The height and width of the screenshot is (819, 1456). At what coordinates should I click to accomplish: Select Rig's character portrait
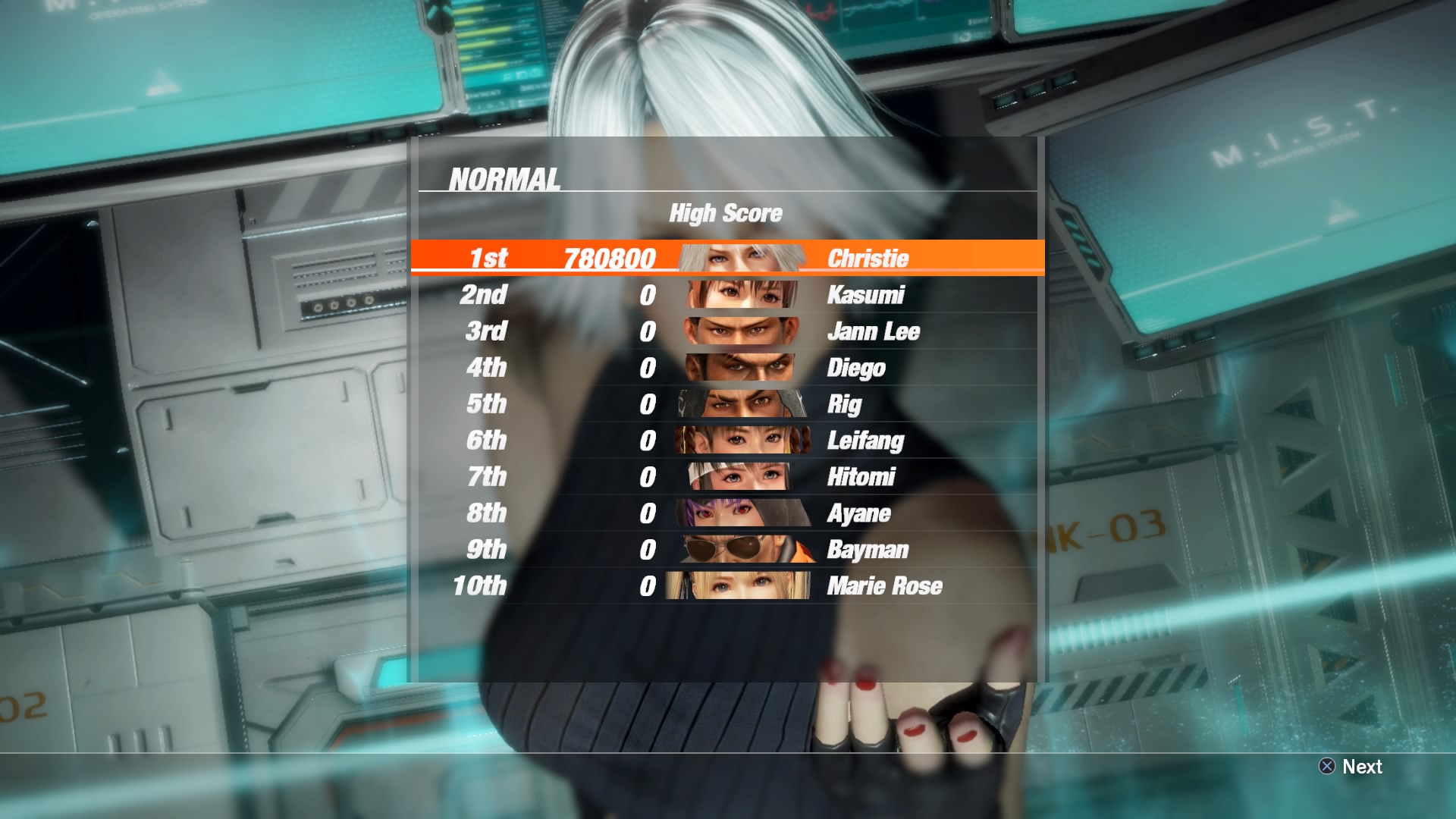739,404
